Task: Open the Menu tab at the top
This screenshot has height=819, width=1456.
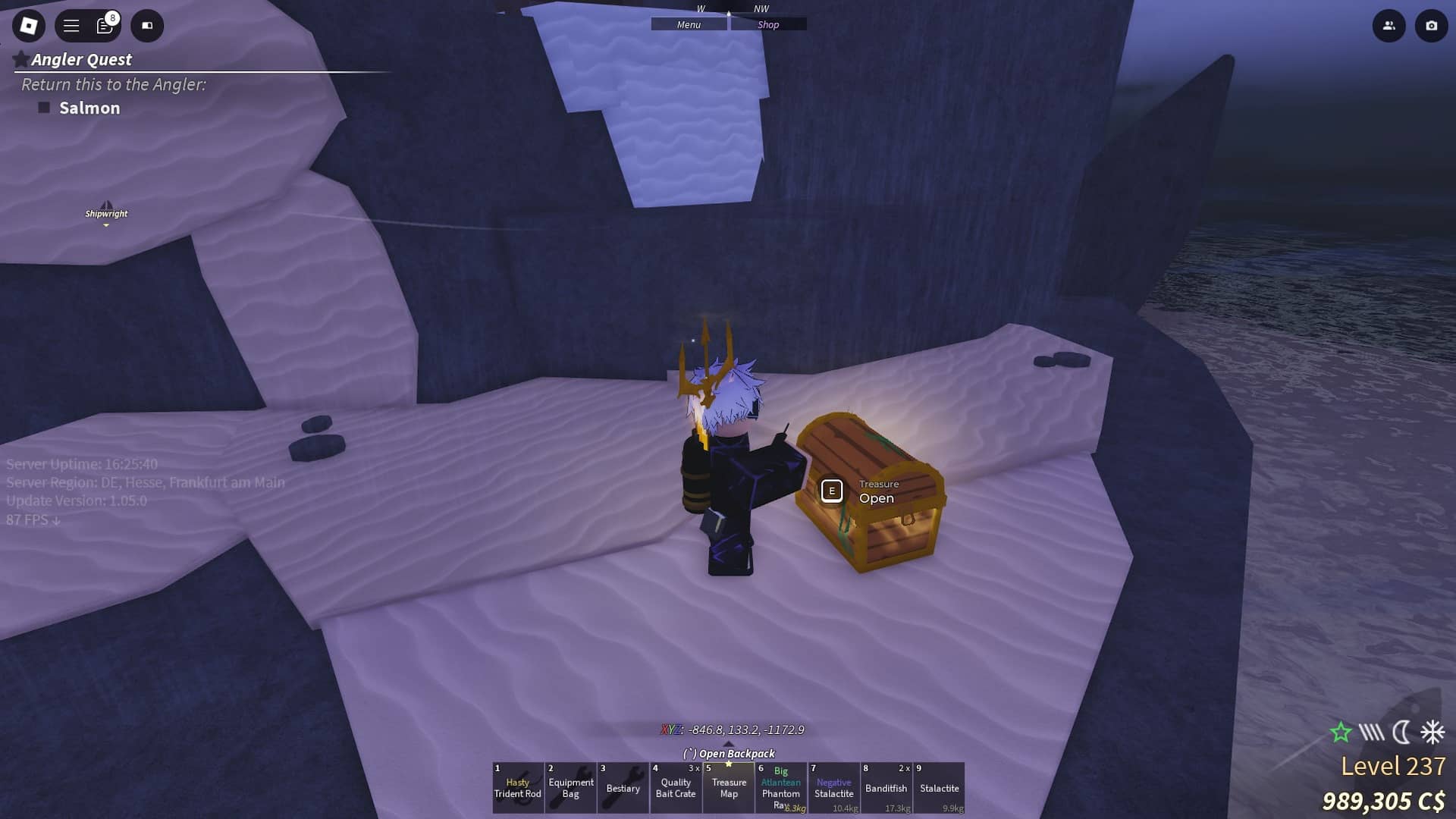Action: (x=688, y=24)
